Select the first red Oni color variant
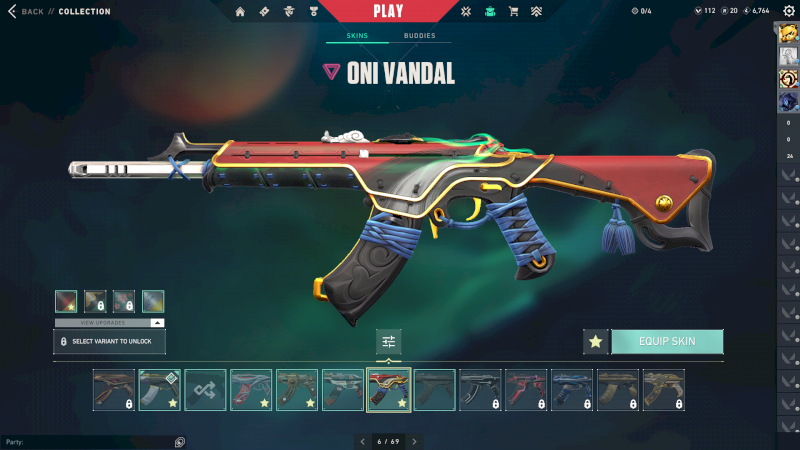This screenshot has height=450, width=800. click(66, 301)
